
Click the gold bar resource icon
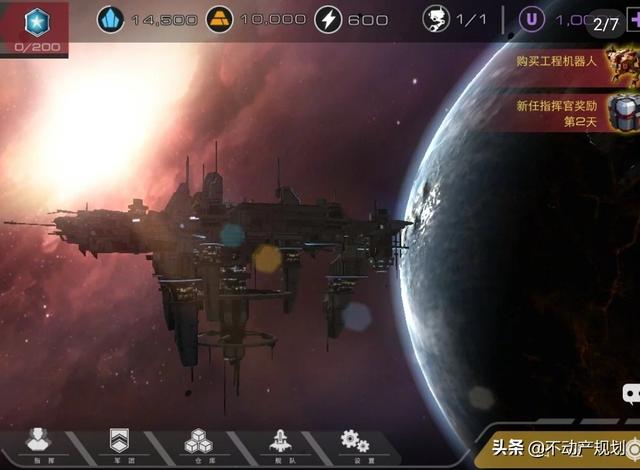tap(220, 18)
